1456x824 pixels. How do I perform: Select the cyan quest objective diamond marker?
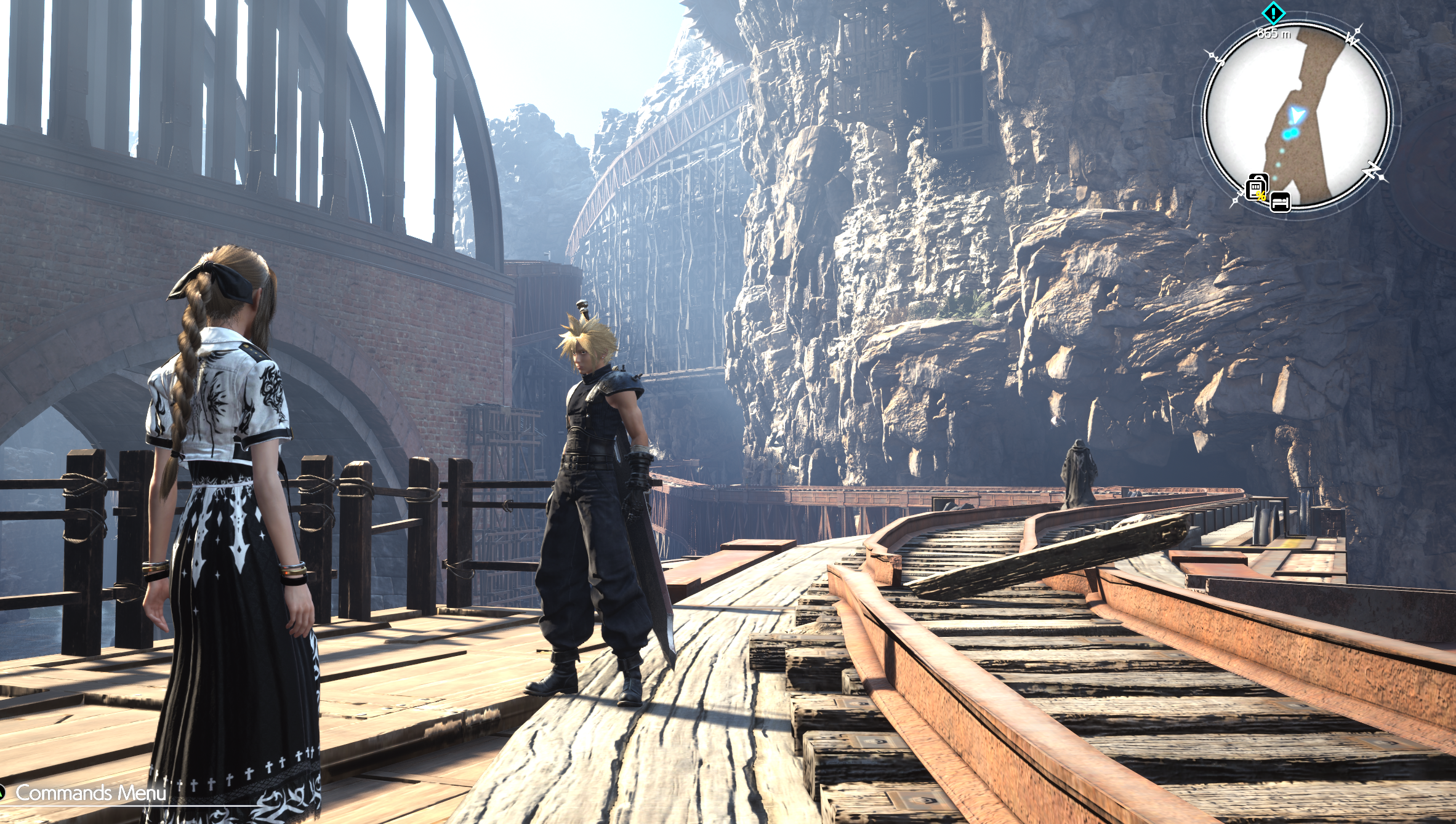pos(1273,12)
